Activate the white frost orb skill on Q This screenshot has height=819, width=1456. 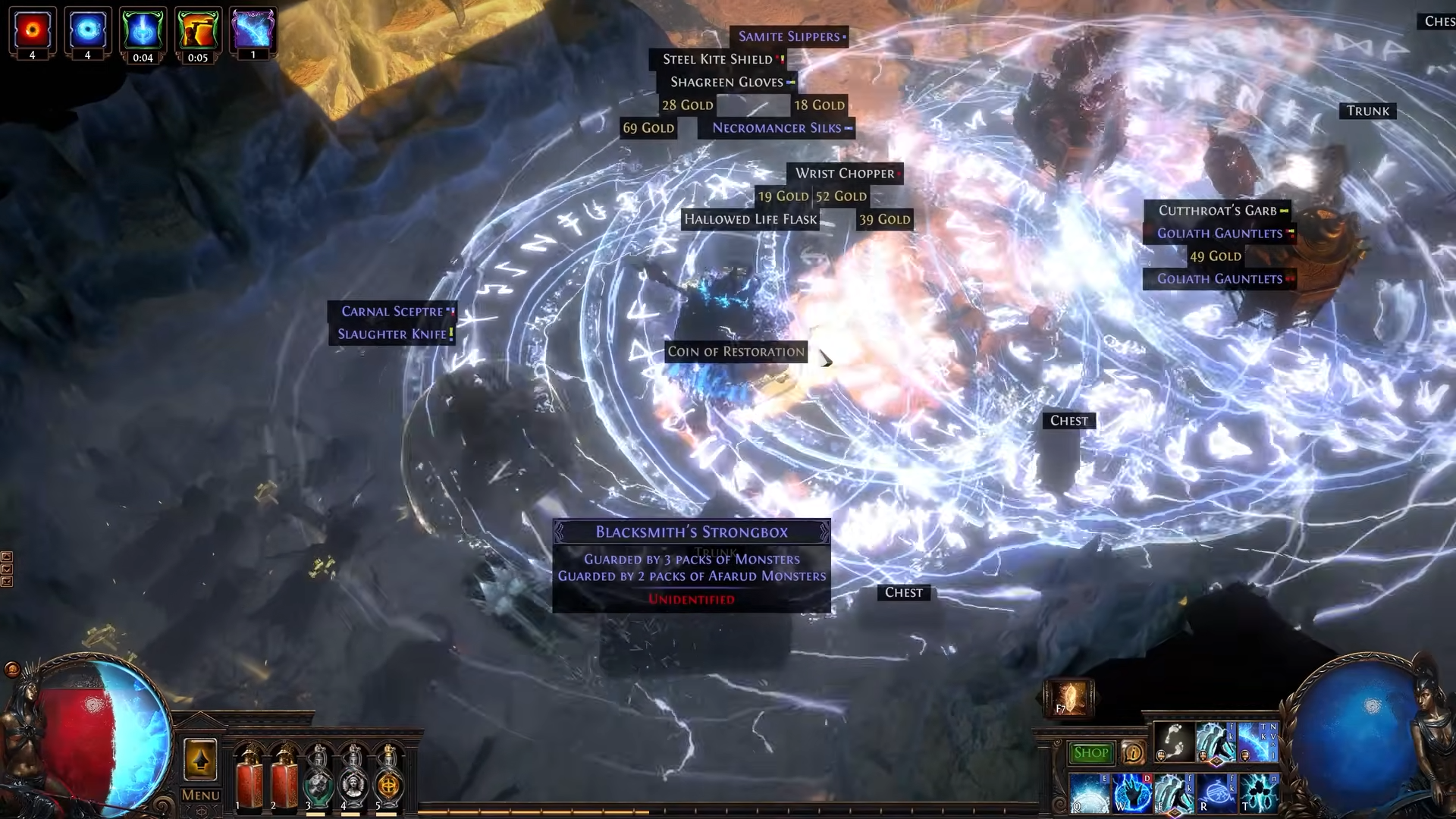(1090, 792)
